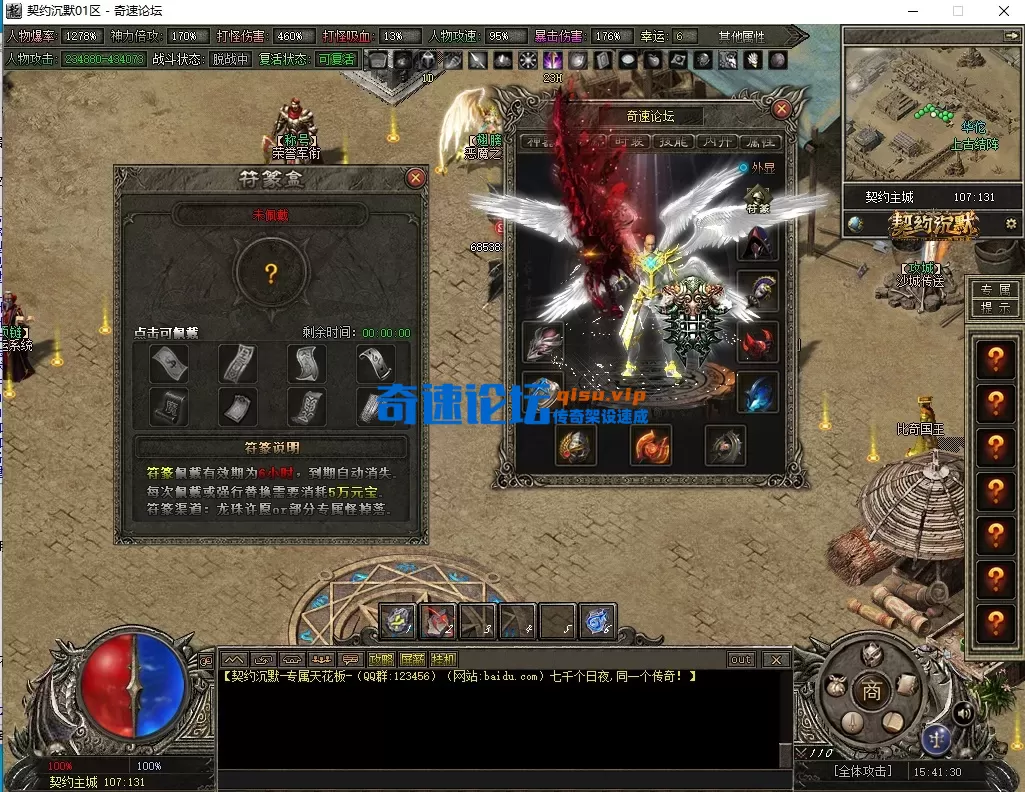
Task: Open the 提示 hints button
Action: [994, 308]
